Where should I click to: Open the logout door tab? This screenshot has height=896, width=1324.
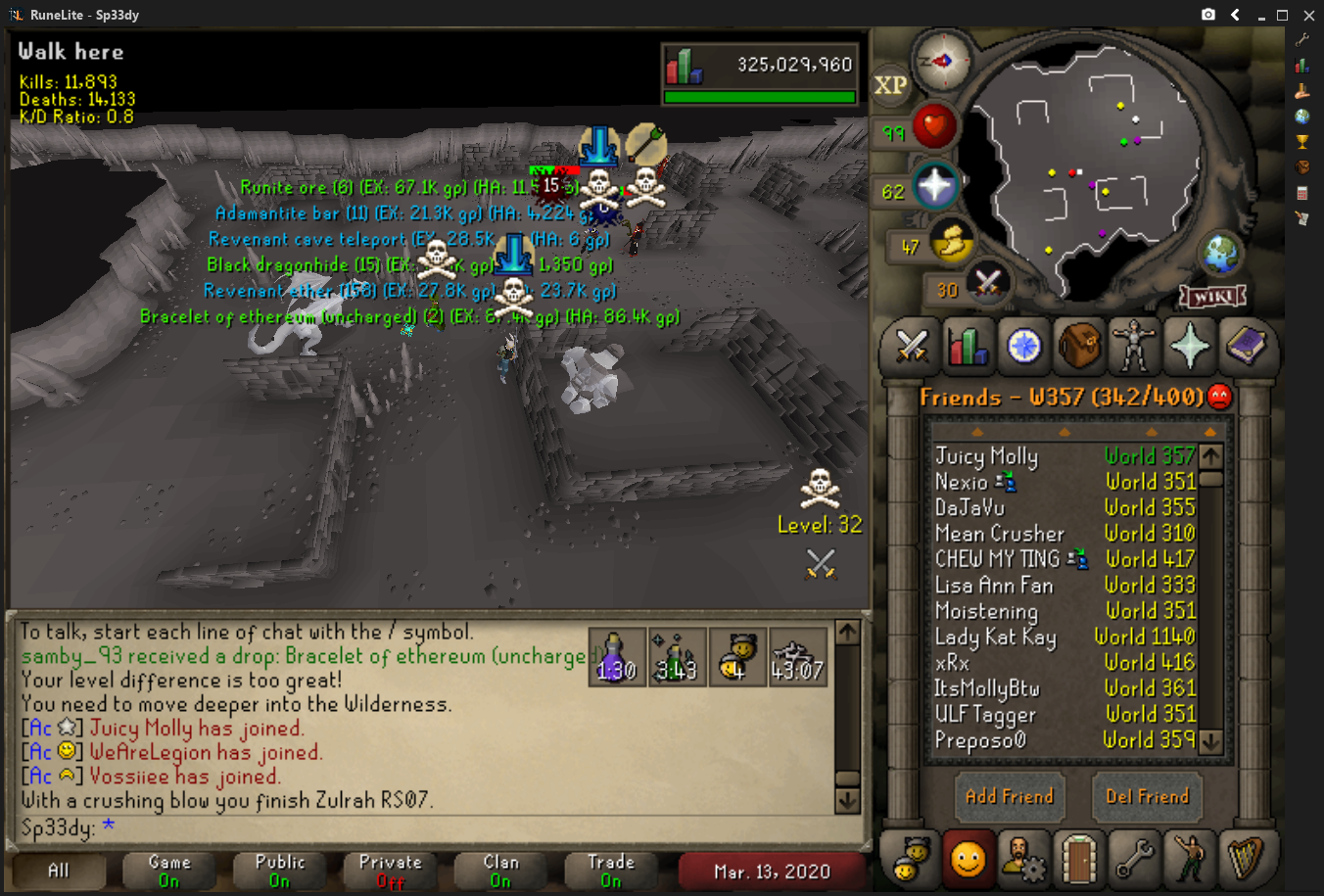coord(1079,859)
